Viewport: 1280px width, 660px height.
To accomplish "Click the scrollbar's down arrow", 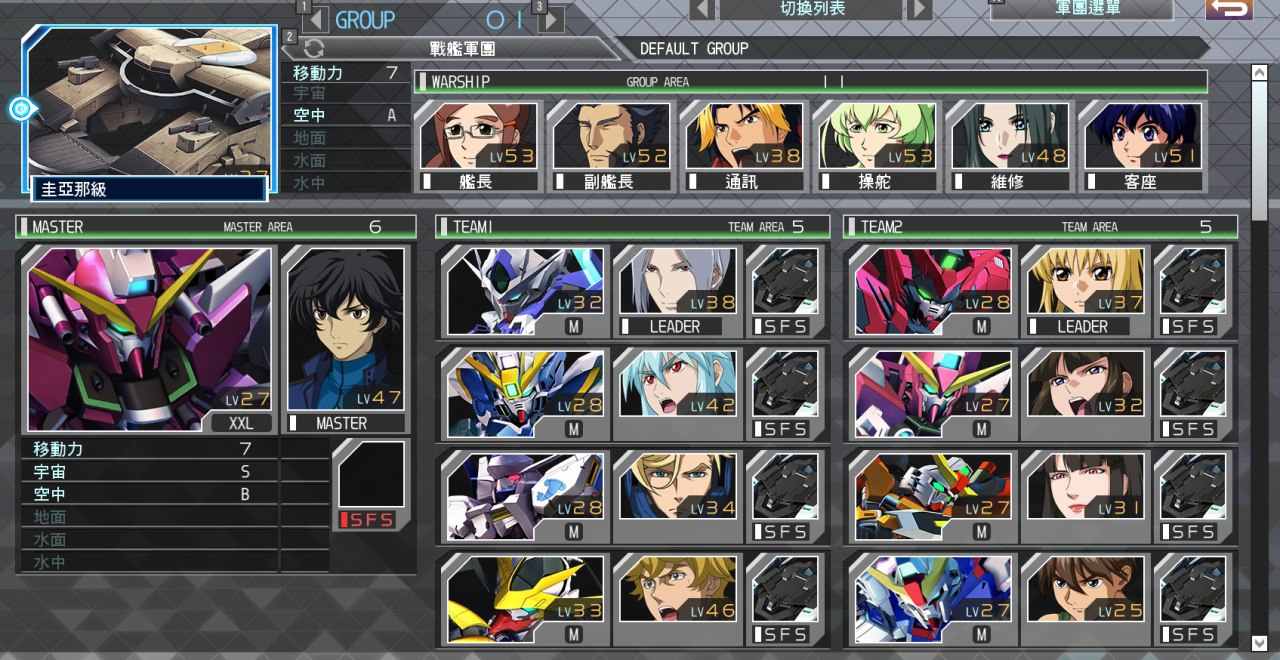I will click(1259, 642).
